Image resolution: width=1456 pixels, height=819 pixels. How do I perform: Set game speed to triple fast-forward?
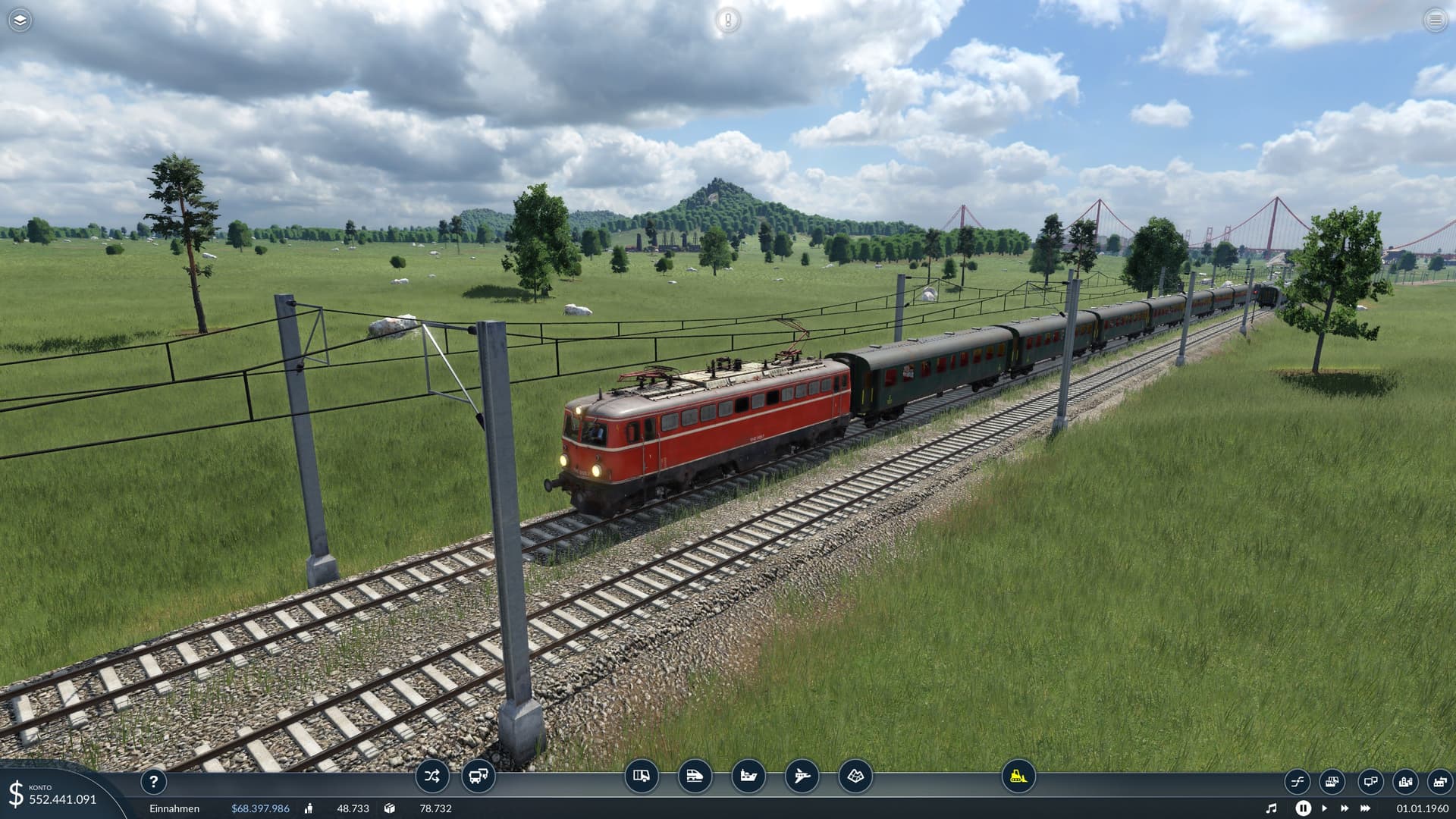click(x=1366, y=808)
